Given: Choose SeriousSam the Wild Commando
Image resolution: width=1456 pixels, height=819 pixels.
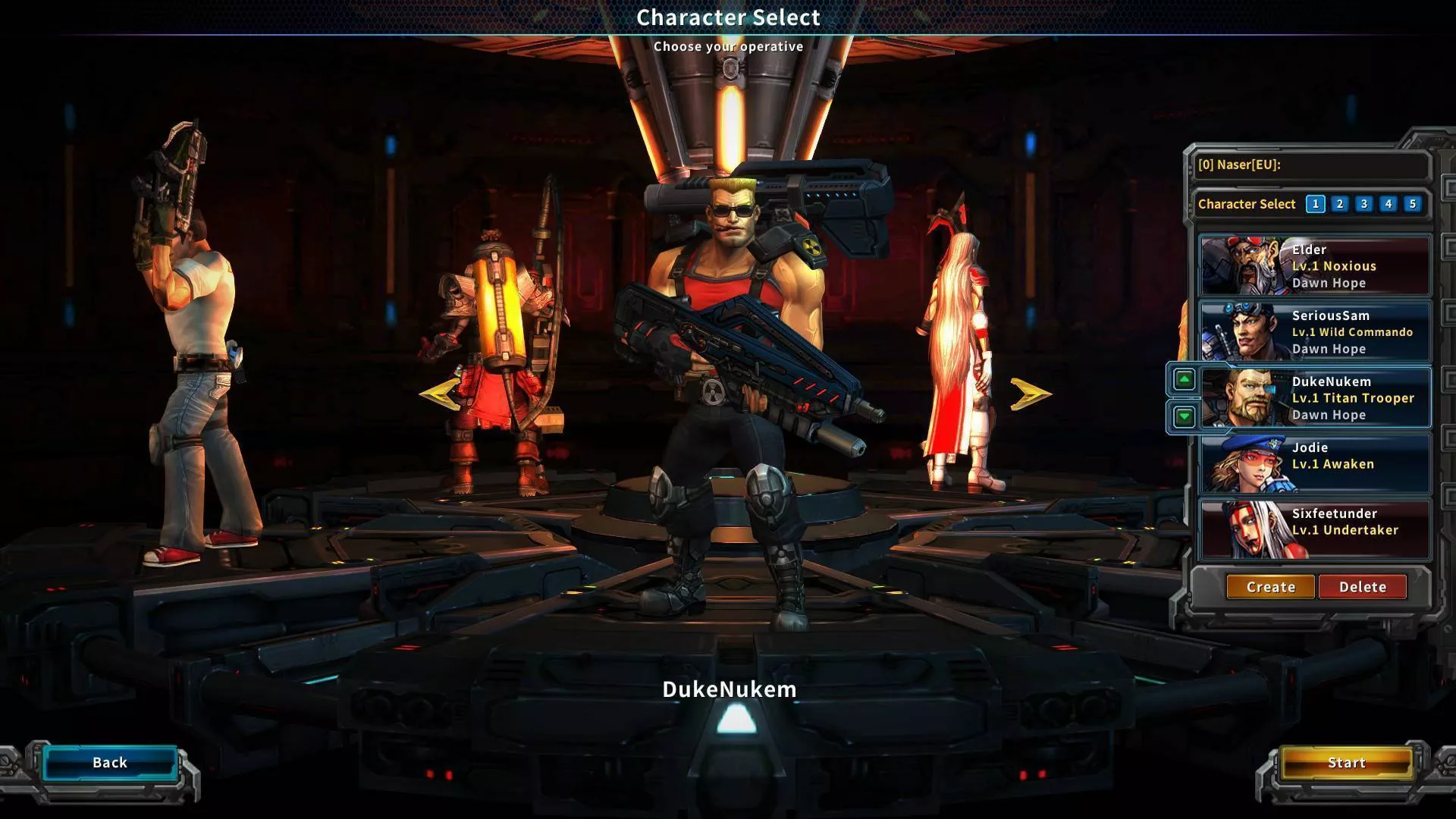Looking at the screenshot, I should (x=1315, y=332).
